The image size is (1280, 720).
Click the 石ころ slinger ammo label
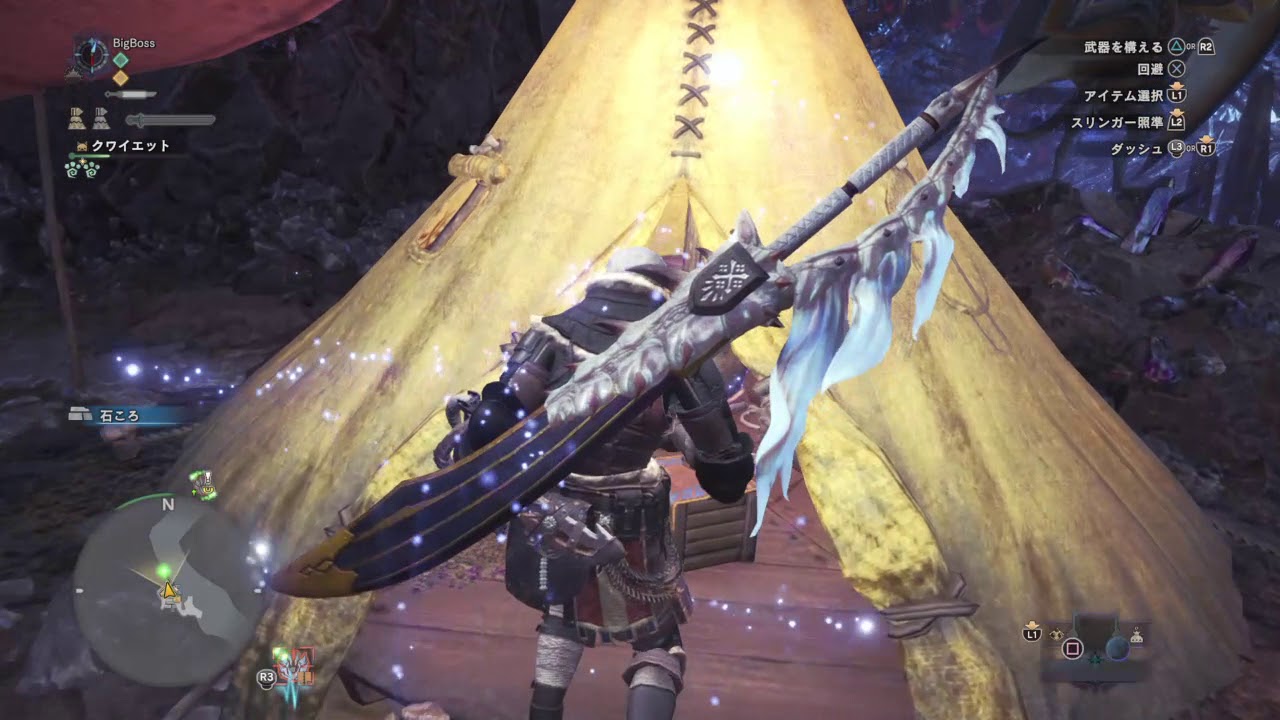point(119,416)
